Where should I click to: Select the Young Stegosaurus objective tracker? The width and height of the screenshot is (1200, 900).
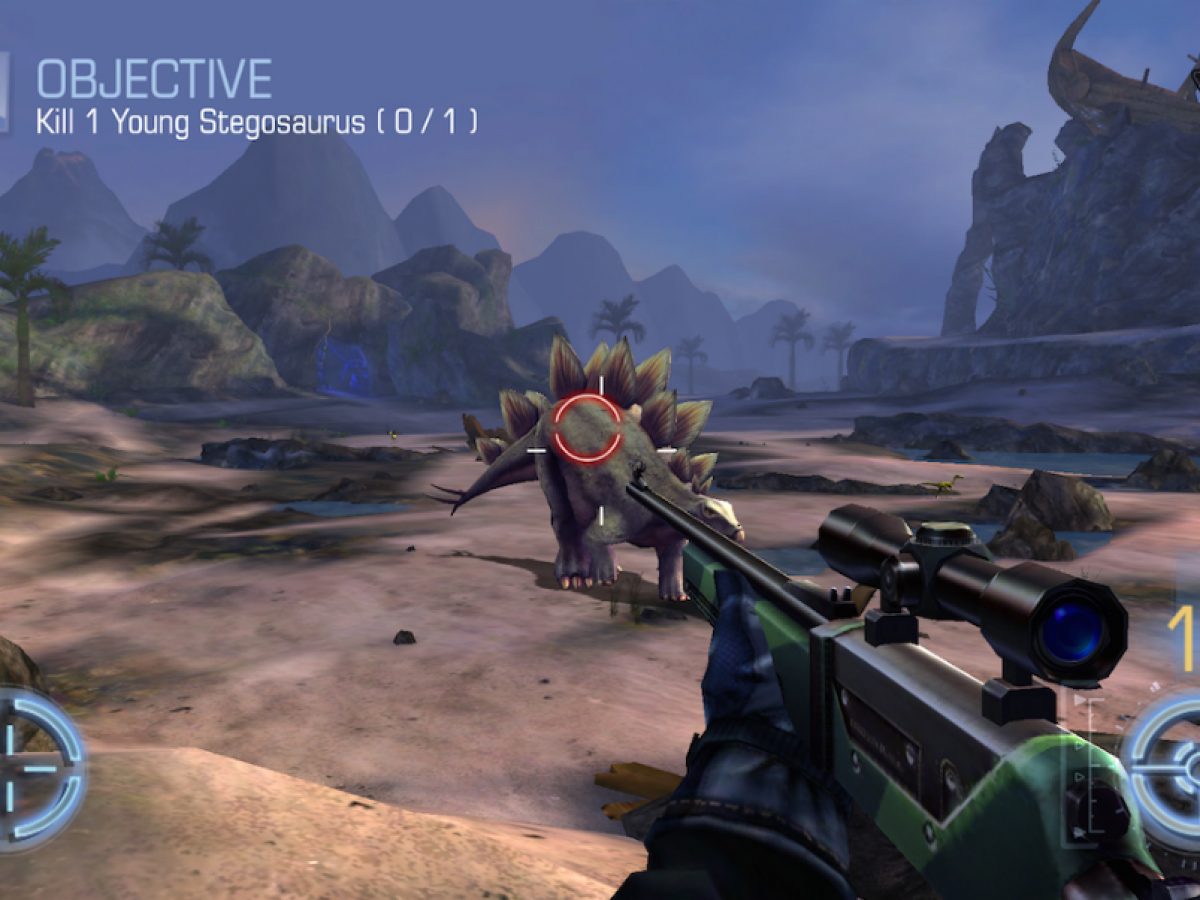pyautogui.click(x=256, y=122)
